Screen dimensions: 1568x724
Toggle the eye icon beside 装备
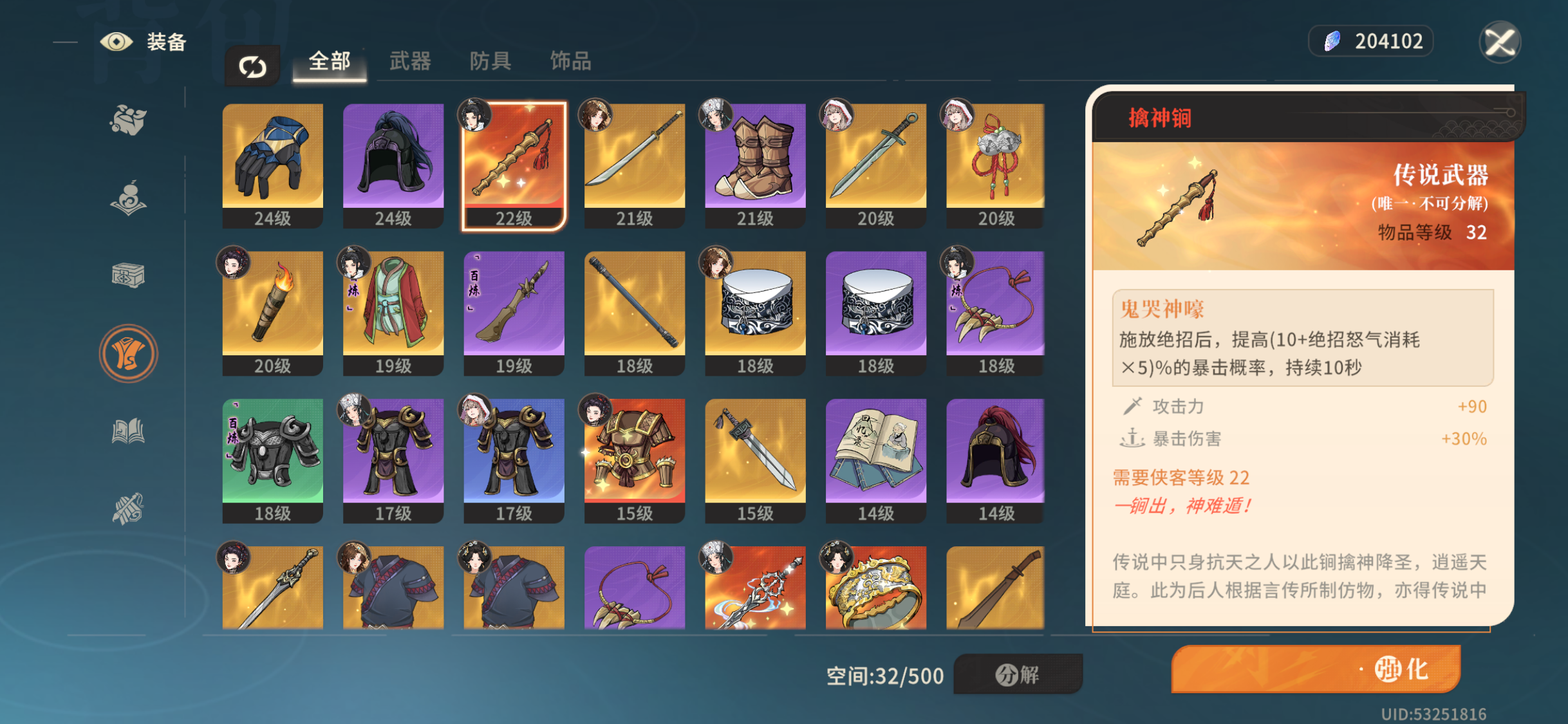tap(117, 42)
